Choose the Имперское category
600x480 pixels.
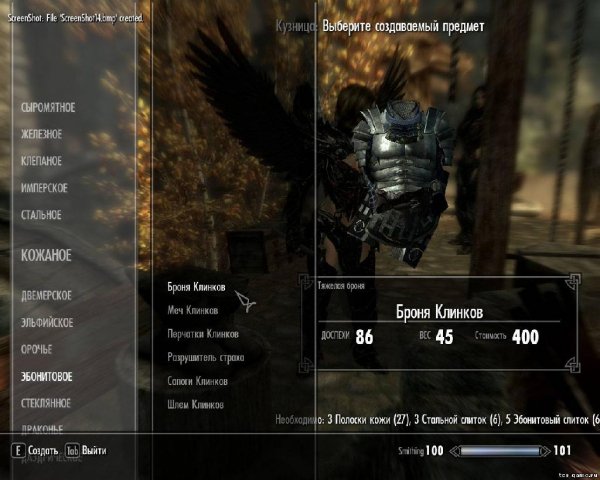(x=44, y=188)
